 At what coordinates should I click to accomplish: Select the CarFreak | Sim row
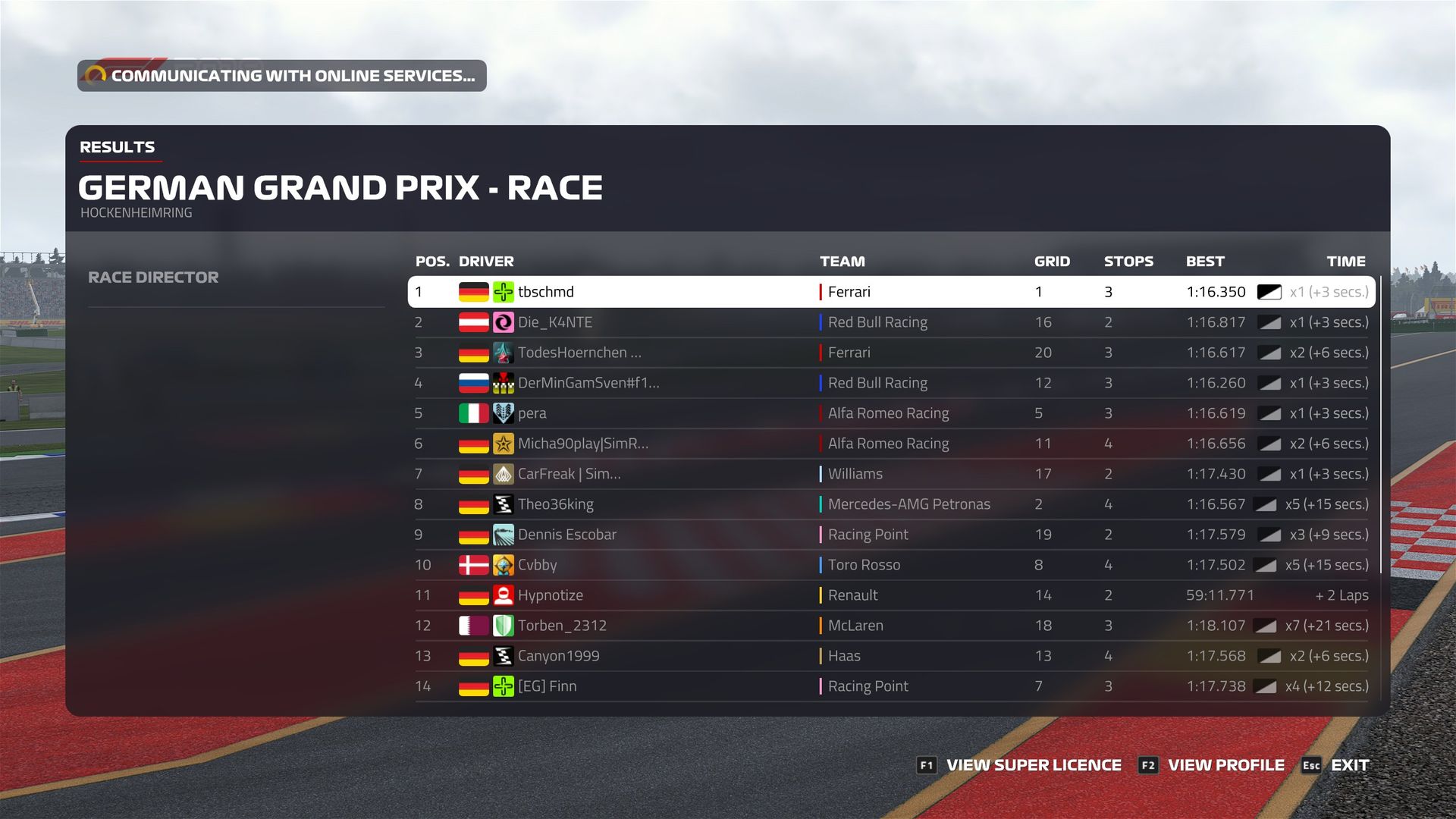tap(891, 474)
